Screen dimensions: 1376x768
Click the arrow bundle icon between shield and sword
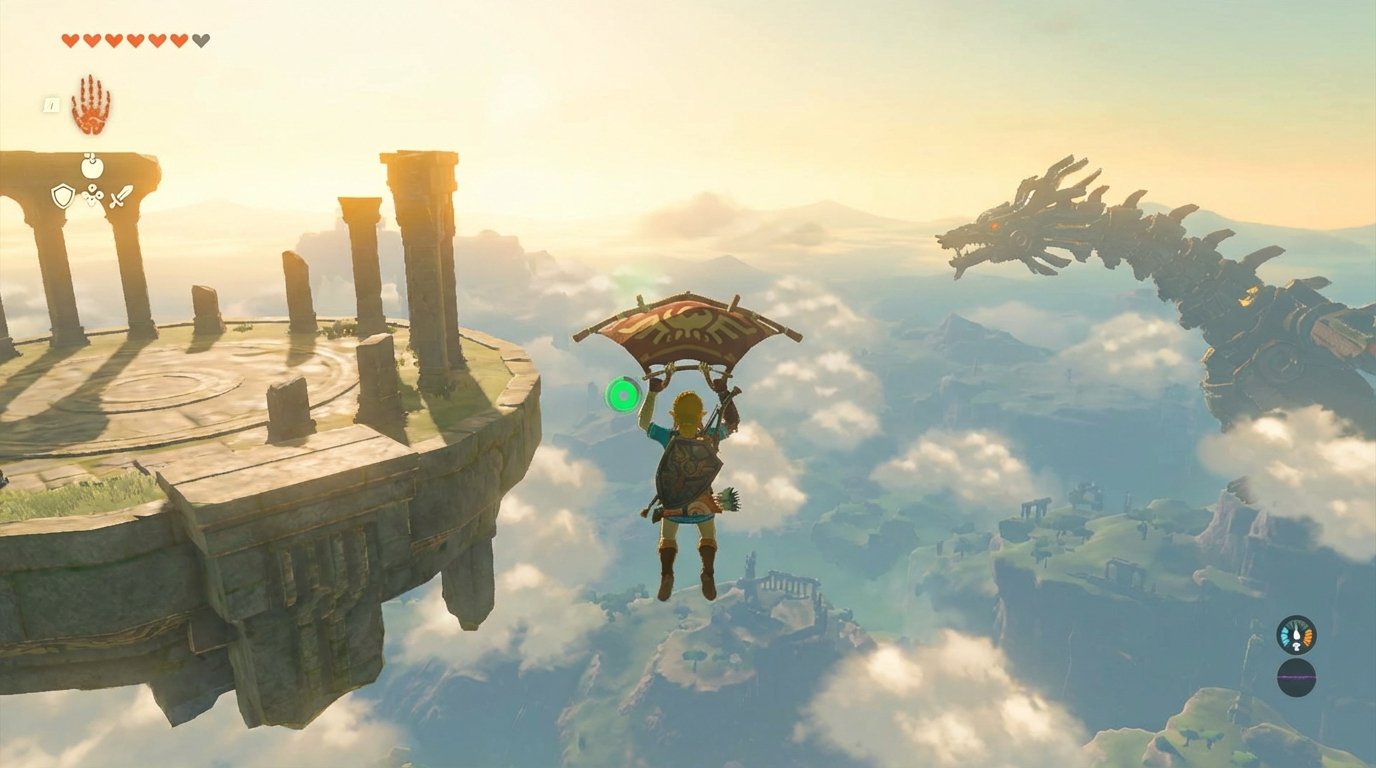[92, 195]
